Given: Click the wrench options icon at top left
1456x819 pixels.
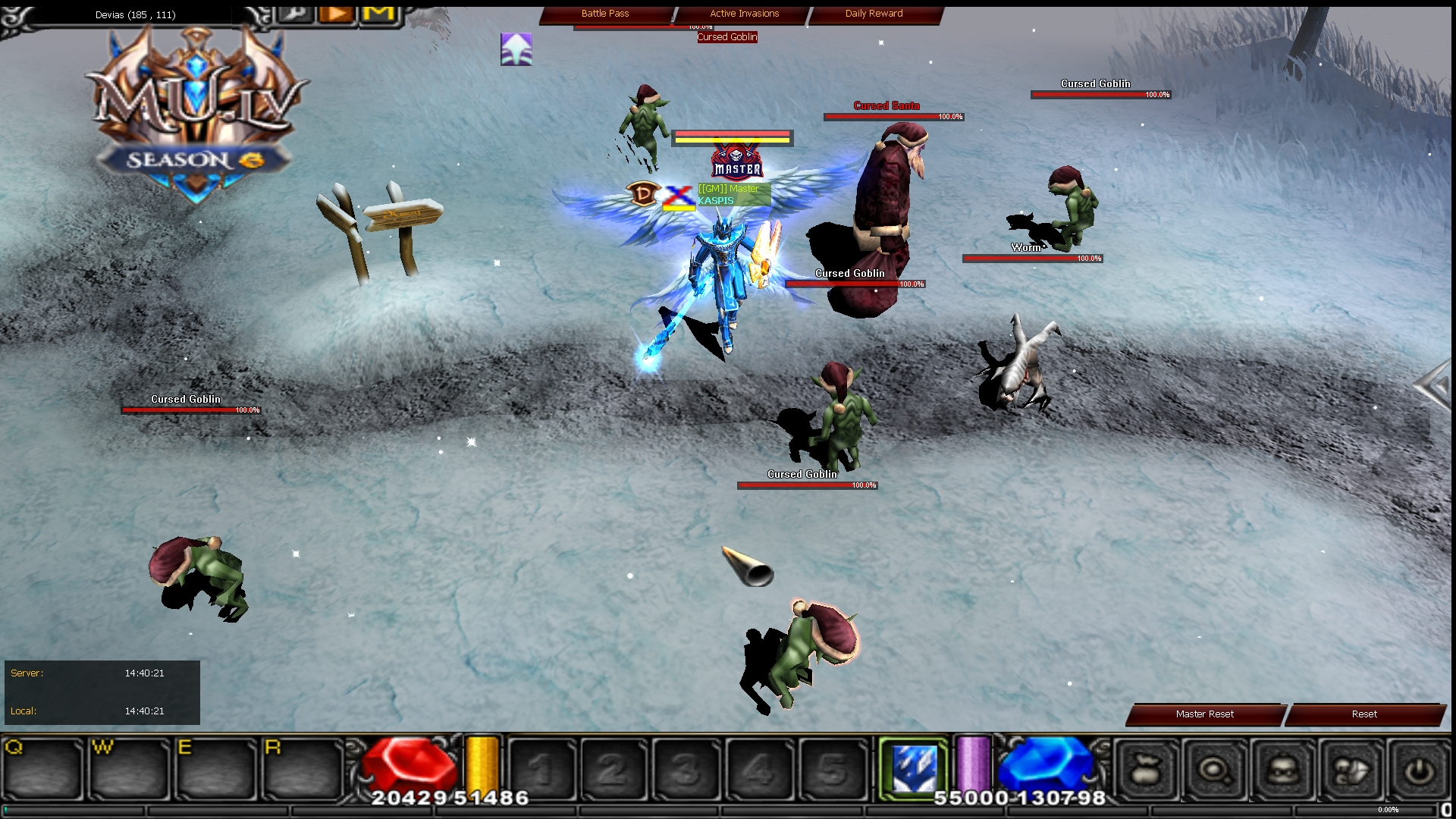Looking at the screenshot, I should click(296, 13).
